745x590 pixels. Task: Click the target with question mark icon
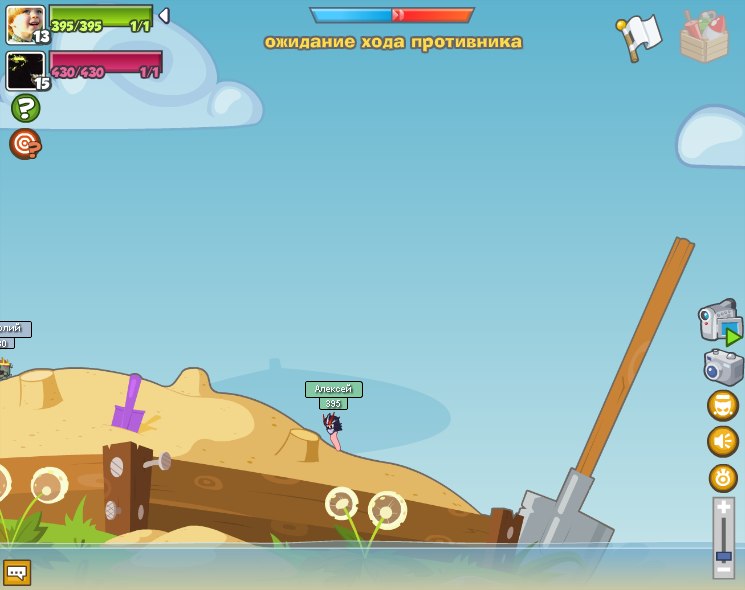tap(25, 144)
